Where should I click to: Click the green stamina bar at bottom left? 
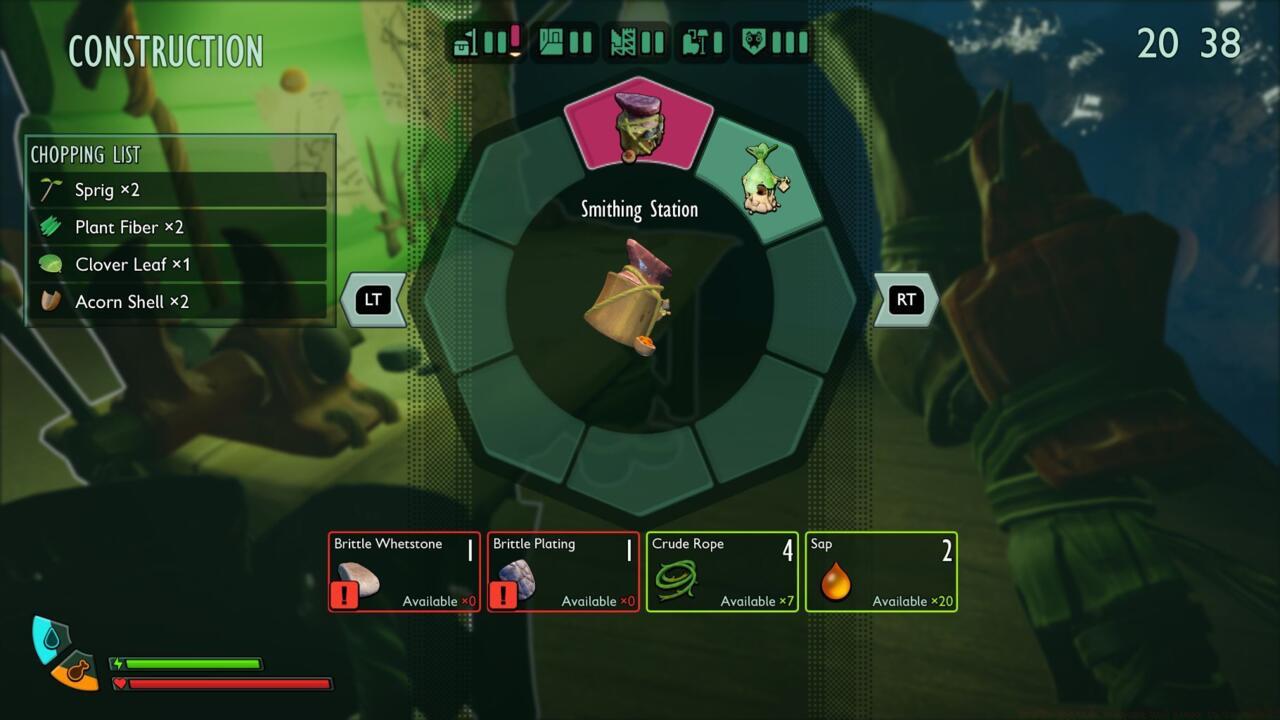pos(195,662)
